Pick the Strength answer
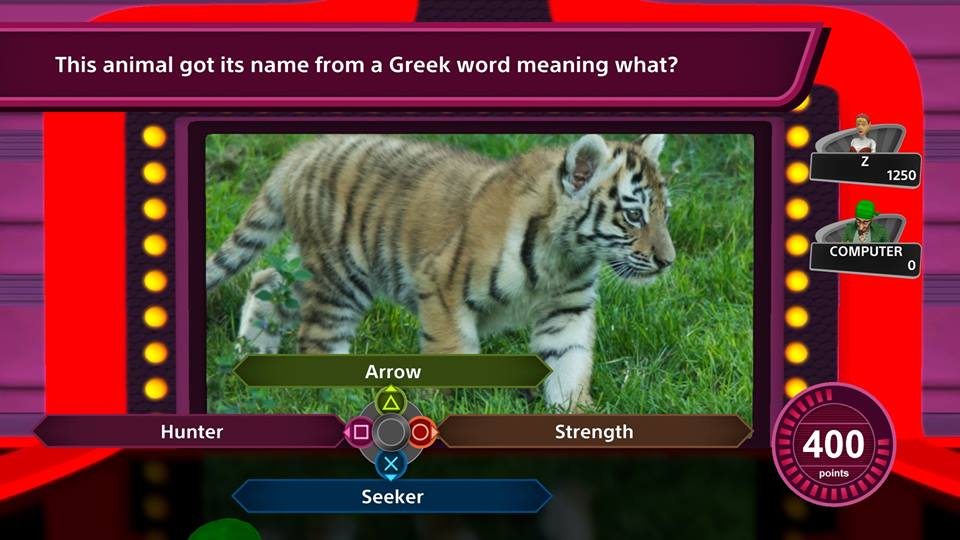 point(594,432)
